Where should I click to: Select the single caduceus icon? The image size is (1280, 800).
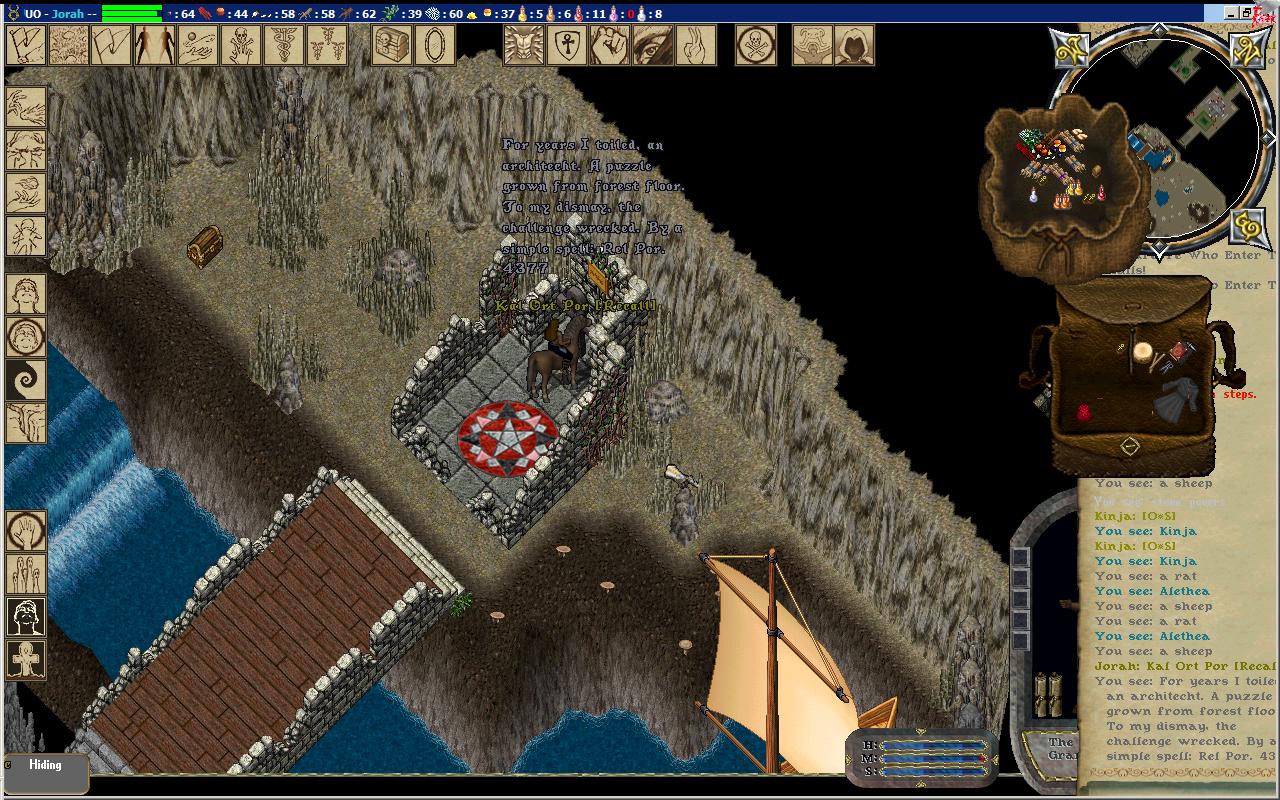pyautogui.click(x=284, y=45)
